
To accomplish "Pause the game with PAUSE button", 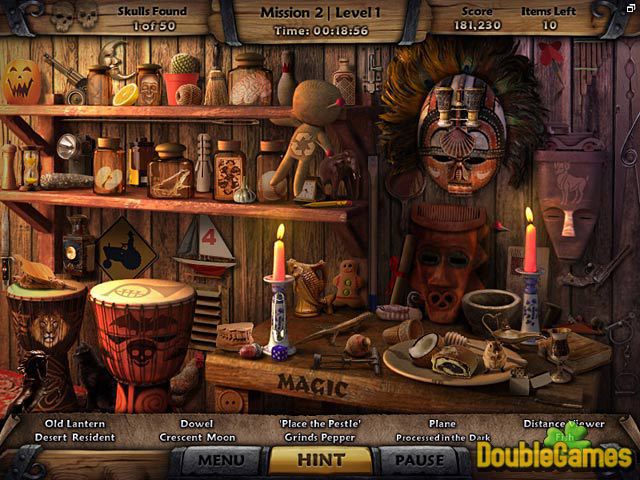I will 420,461.
